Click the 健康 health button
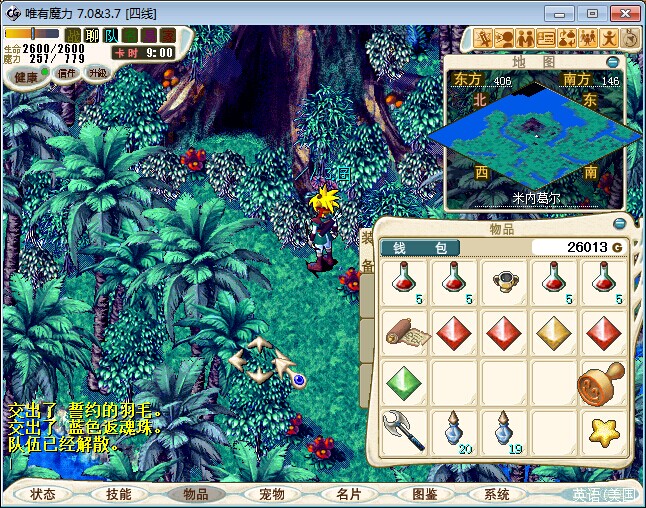The height and width of the screenshot is (508, 646). click(x=27, y=78)
